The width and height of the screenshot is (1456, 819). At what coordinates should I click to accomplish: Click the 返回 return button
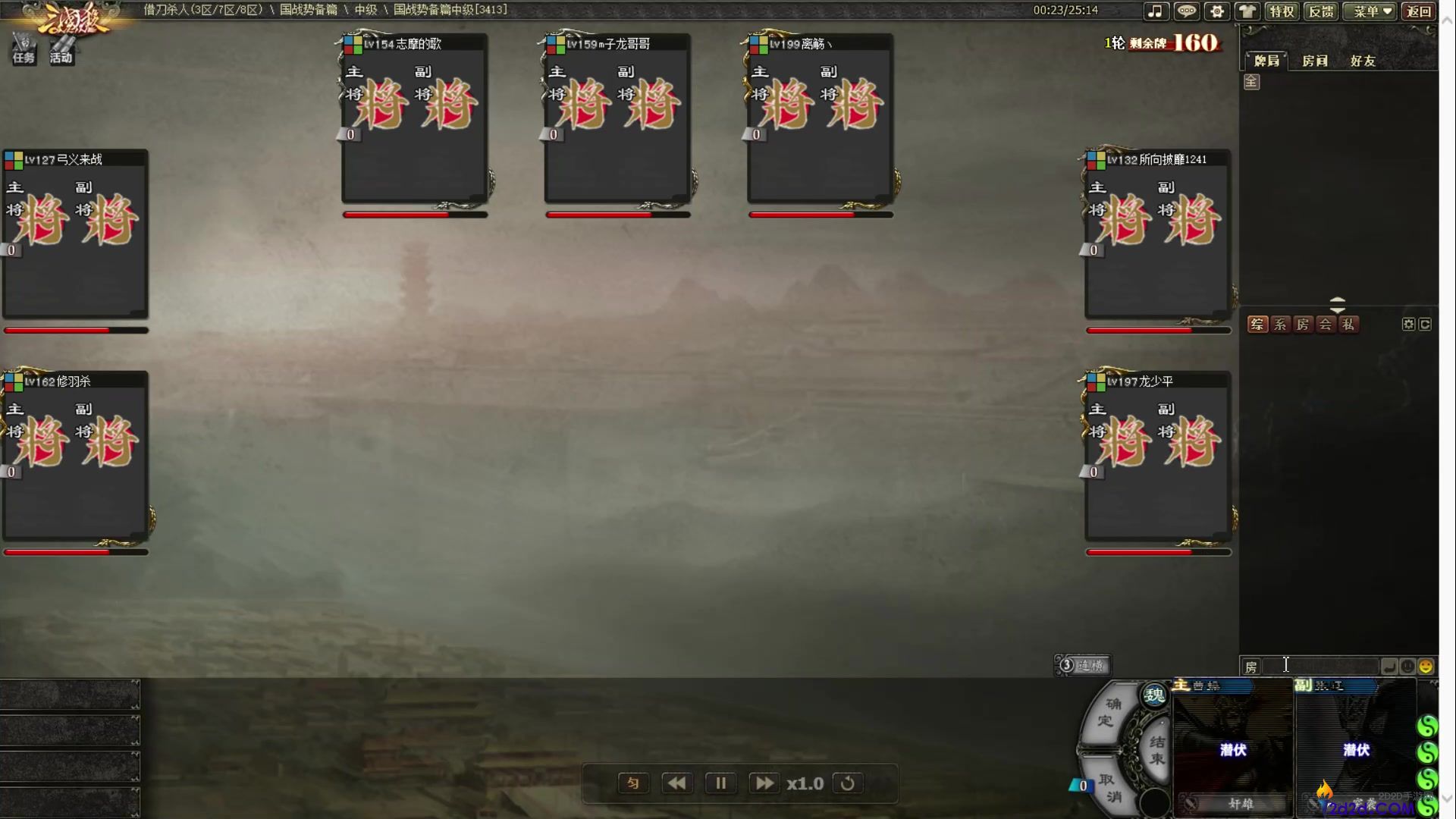[x=1418, y=11]
